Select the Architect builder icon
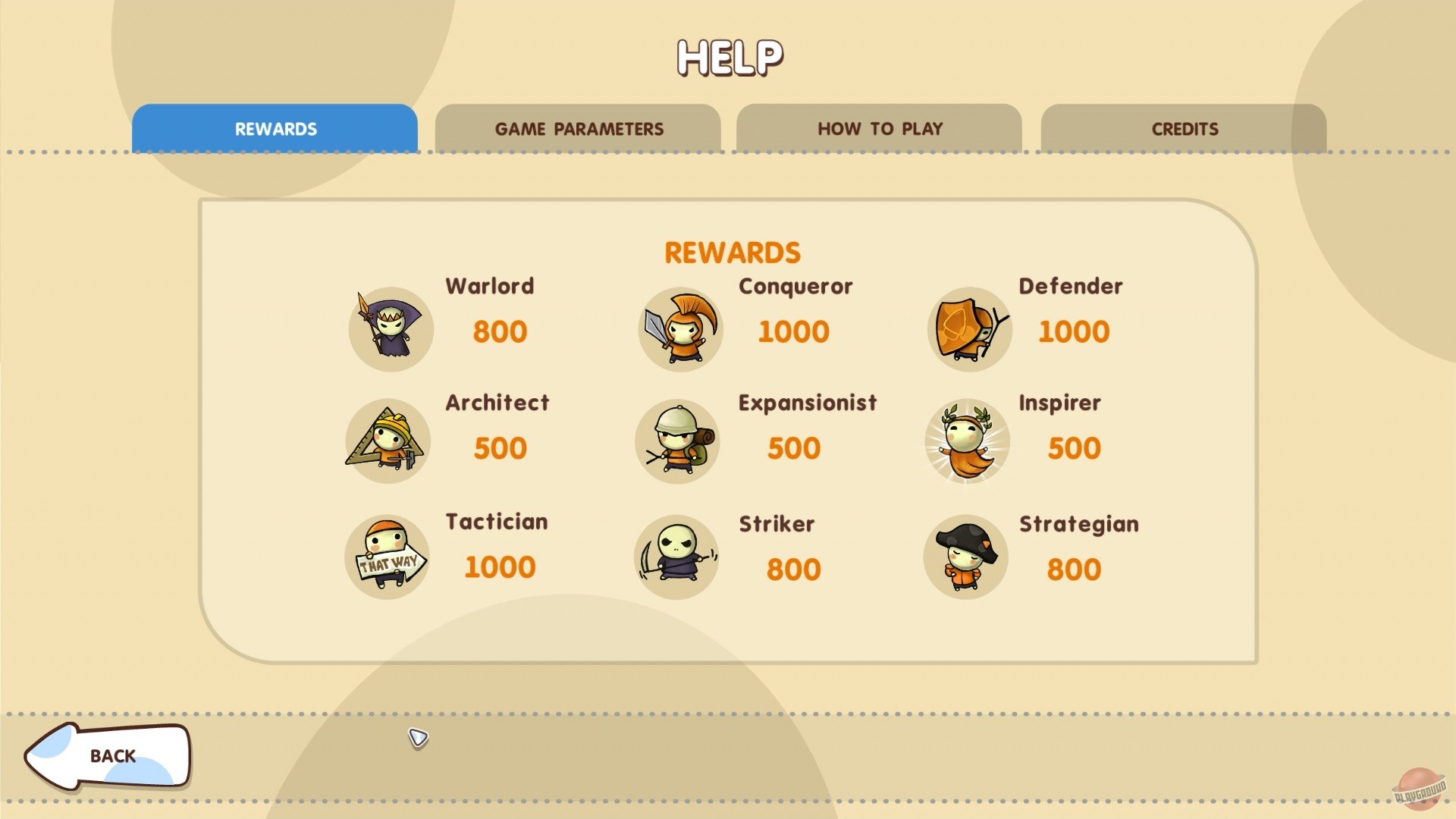 [388, 441]
